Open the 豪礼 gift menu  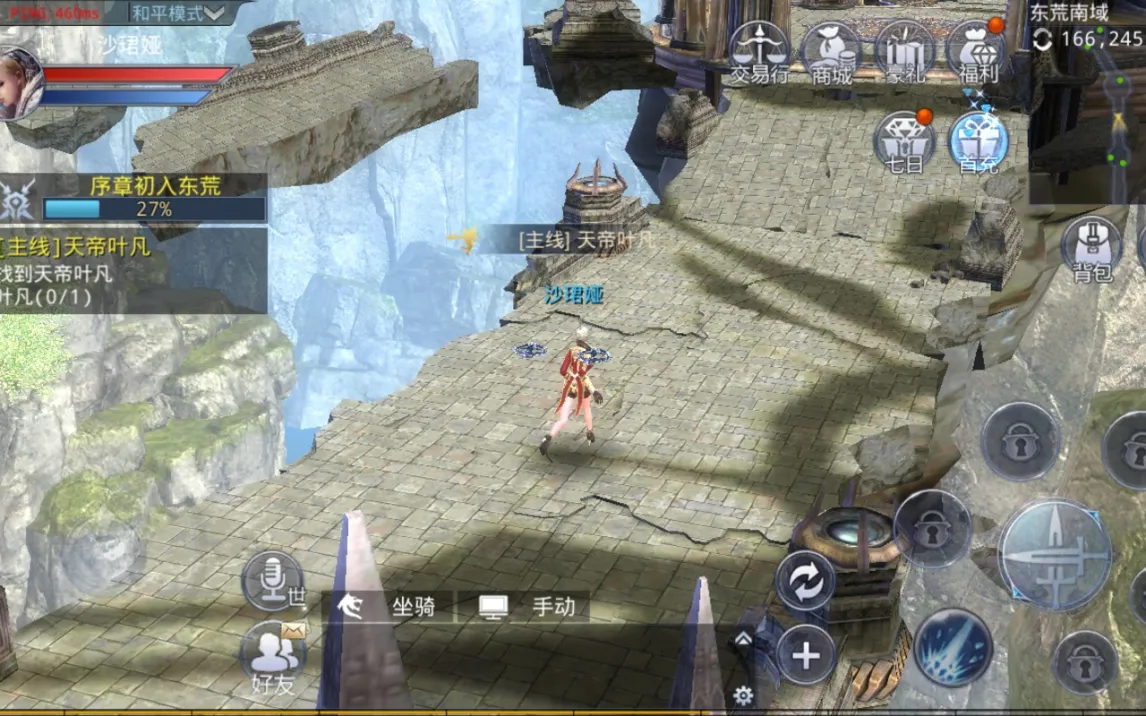point(904,53)
